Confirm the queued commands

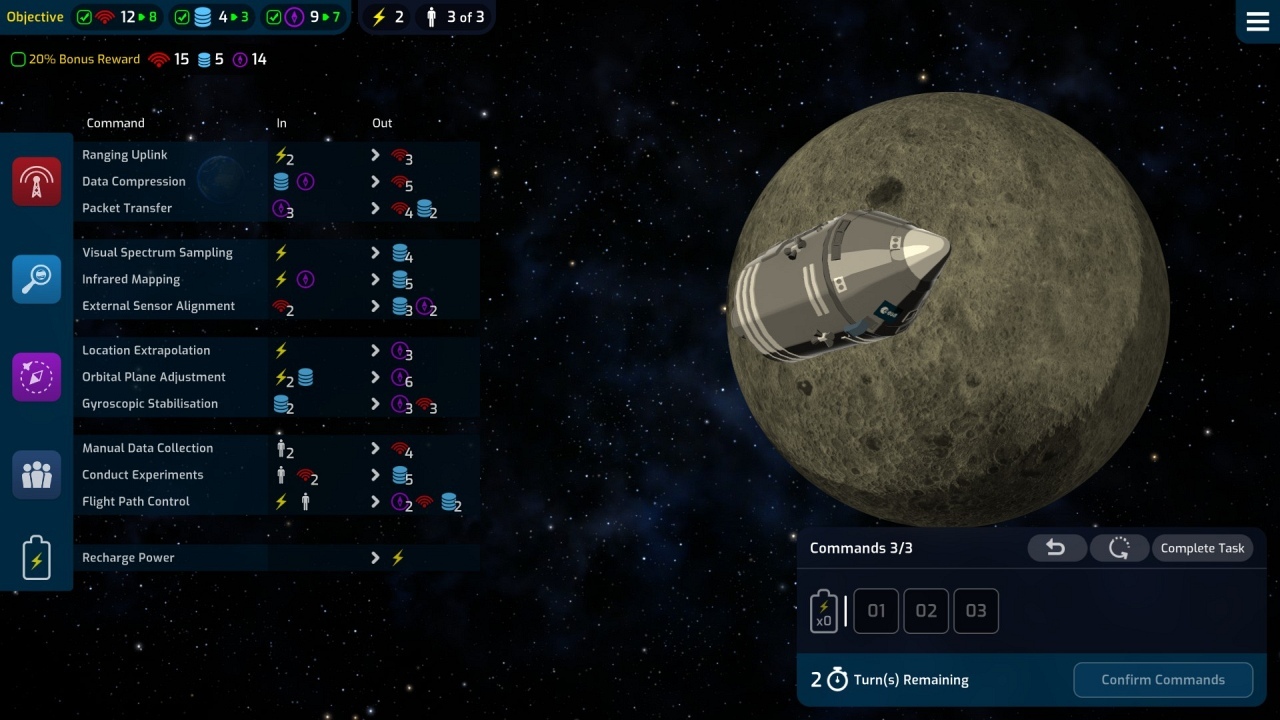[1162, 680]
